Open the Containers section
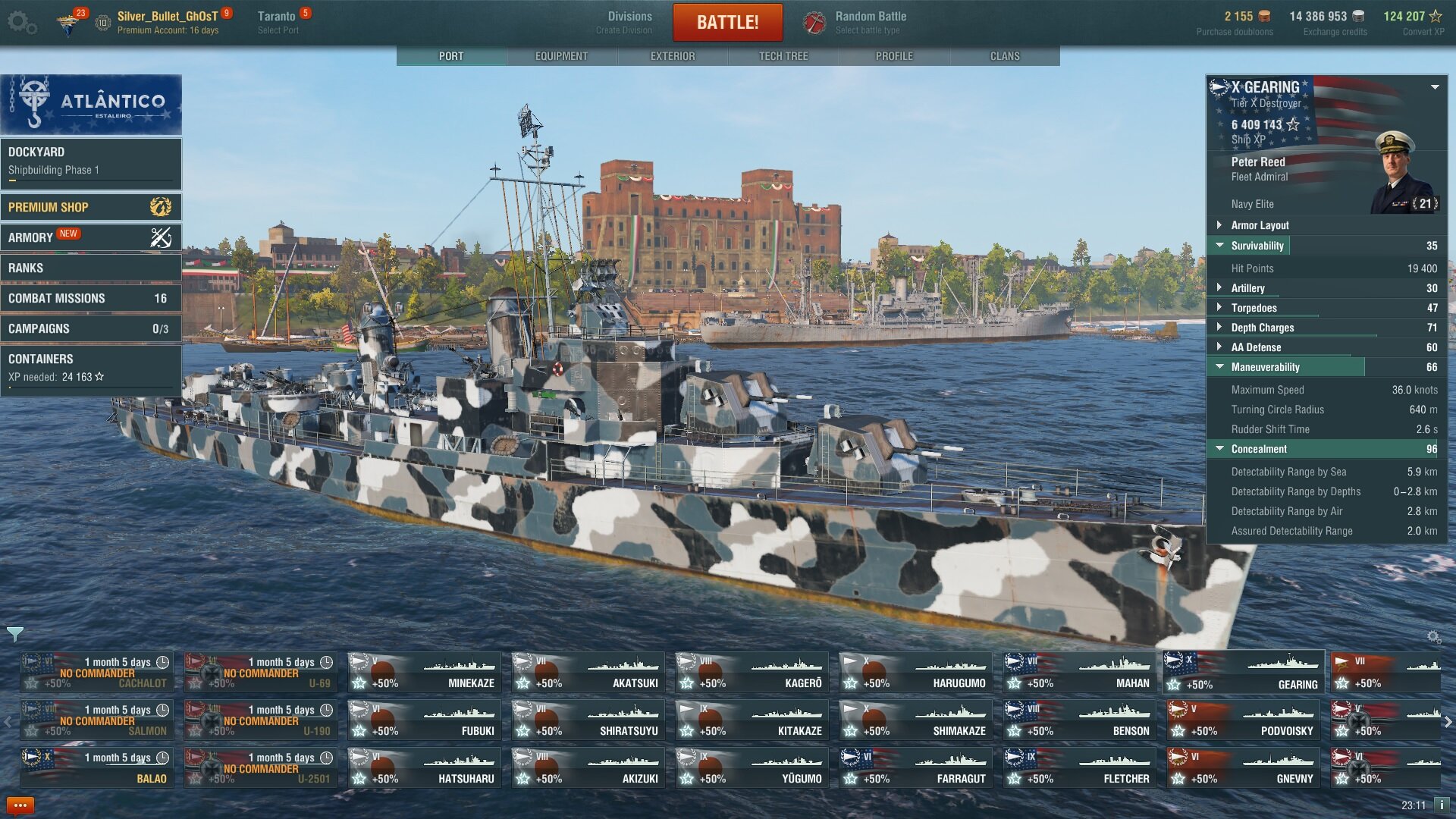Screen dimensions: 1456x819 click(x=91, y=367)
